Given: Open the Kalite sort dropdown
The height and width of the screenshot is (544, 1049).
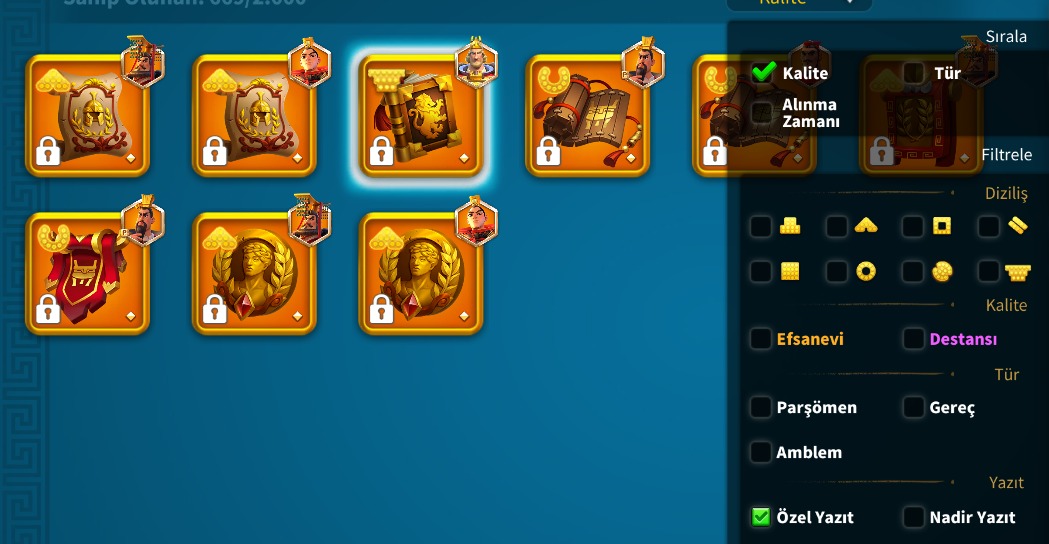Looking at the screenshot, I should tap(798, 3).
